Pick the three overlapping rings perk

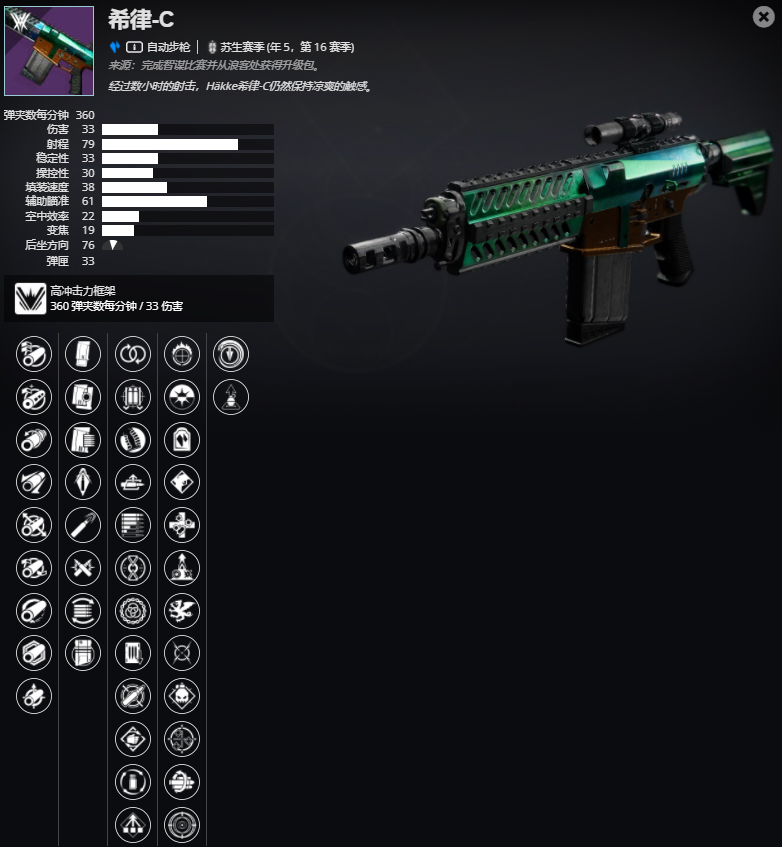click(x=133, y=611)
